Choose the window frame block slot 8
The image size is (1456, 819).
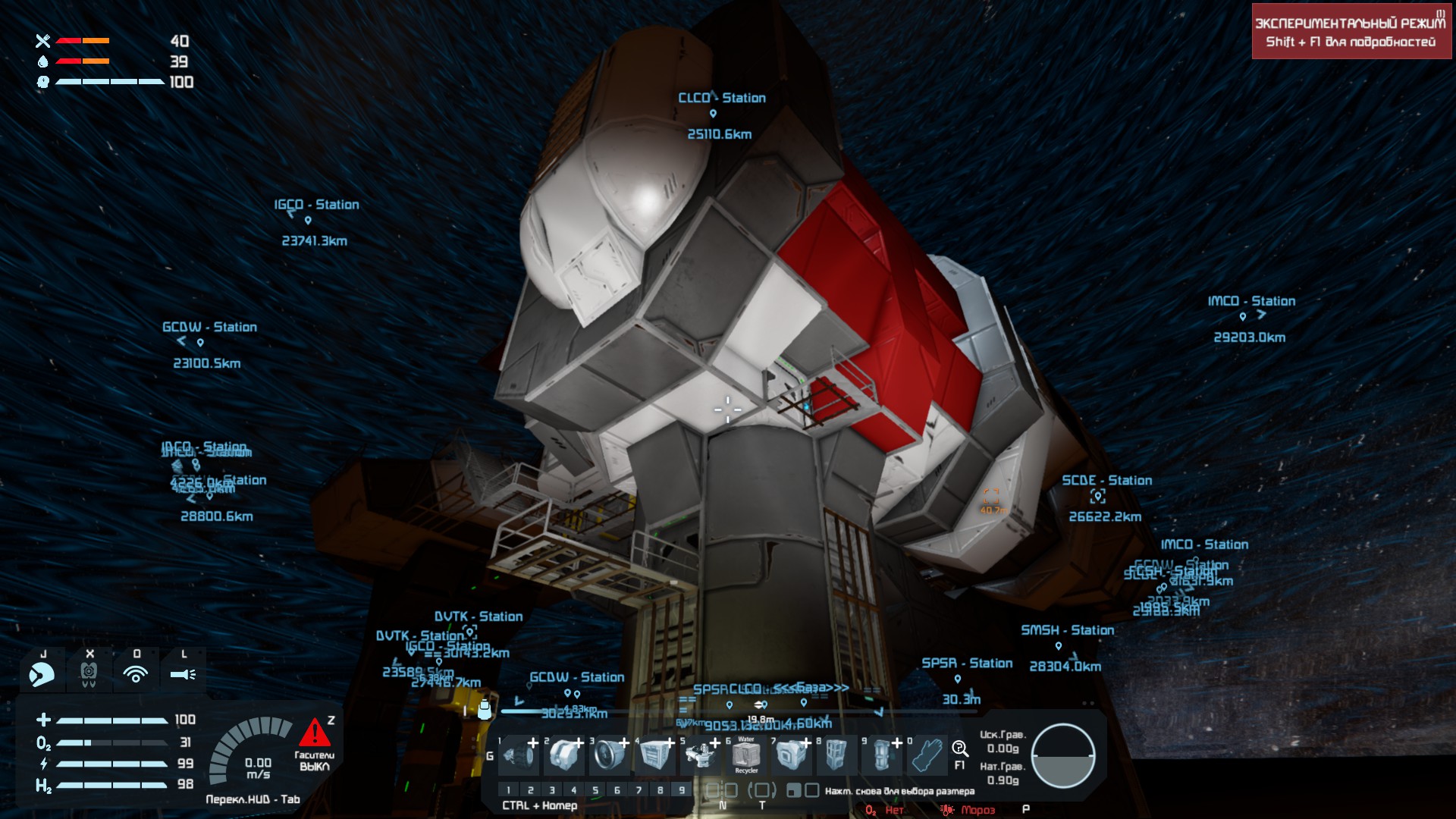click(836, 755)
